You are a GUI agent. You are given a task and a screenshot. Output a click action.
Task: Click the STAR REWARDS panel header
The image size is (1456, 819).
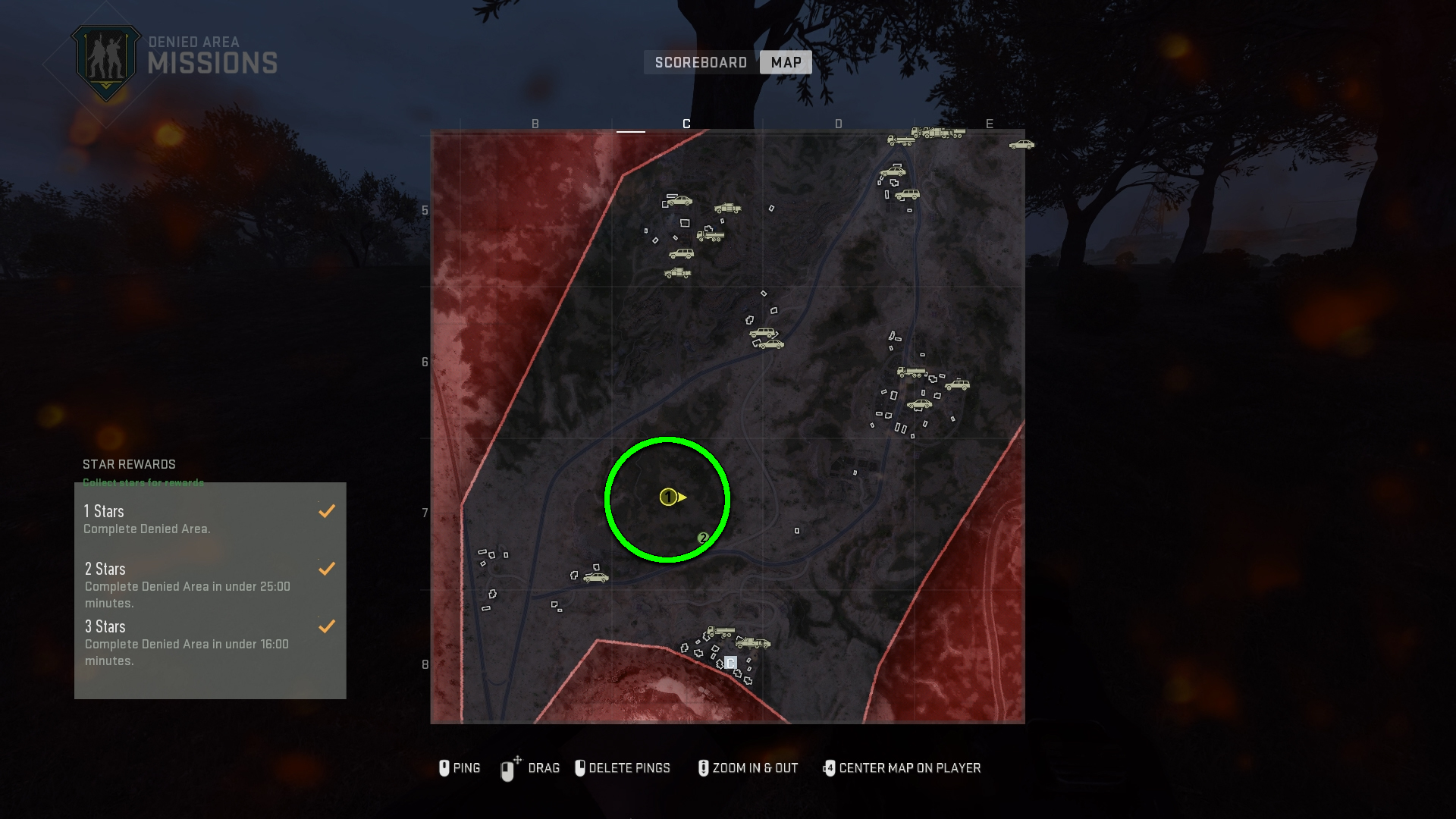point(129,464)
